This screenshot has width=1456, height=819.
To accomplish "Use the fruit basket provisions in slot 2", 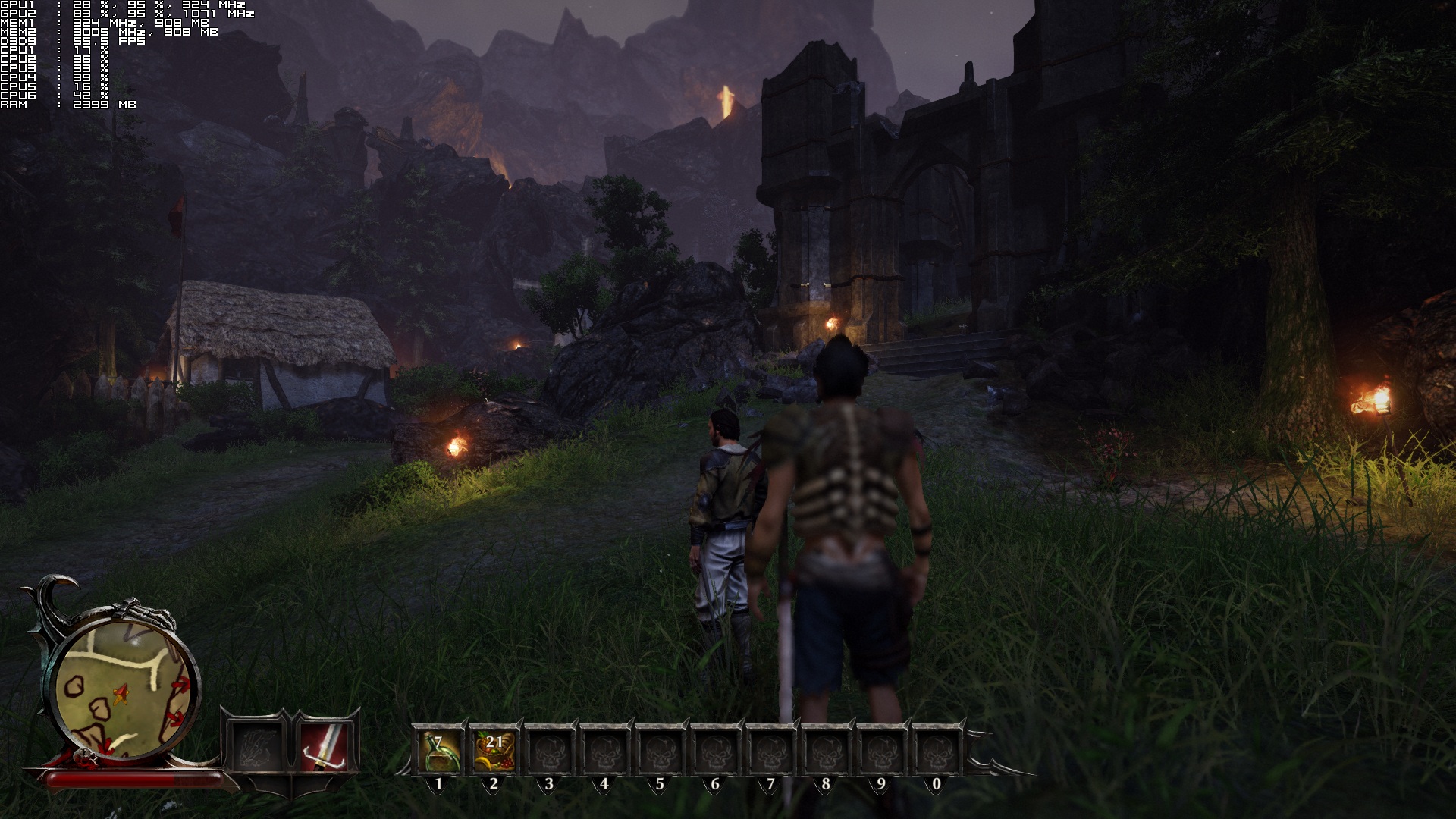I will point(494,751).
